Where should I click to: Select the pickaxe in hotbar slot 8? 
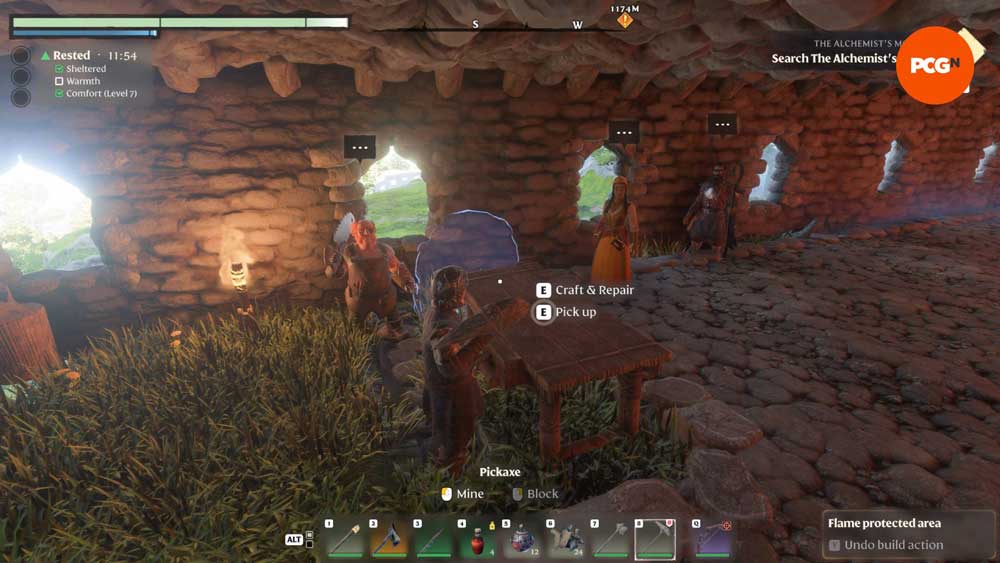coord(655,540)
